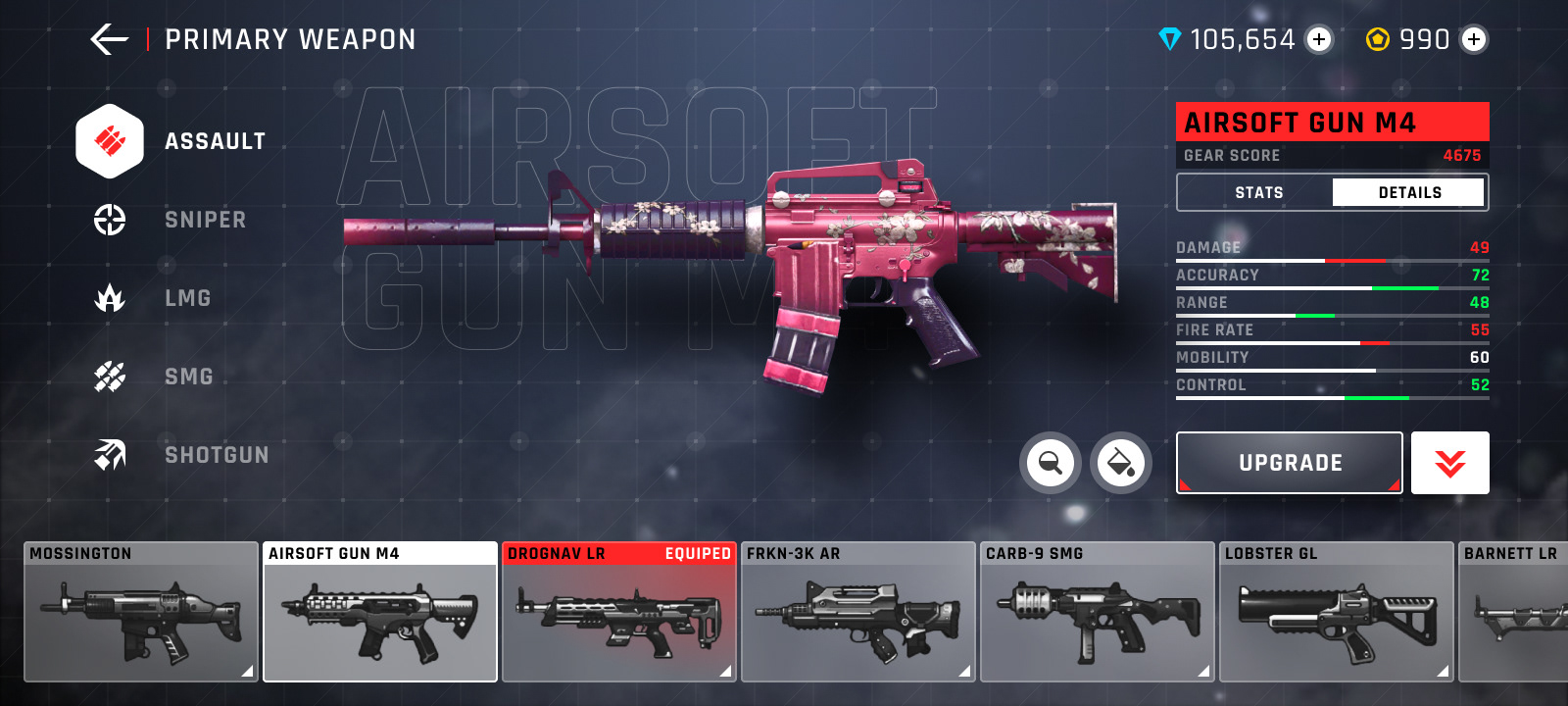
Task: Open the Details tab
Action: point(1409,192)
